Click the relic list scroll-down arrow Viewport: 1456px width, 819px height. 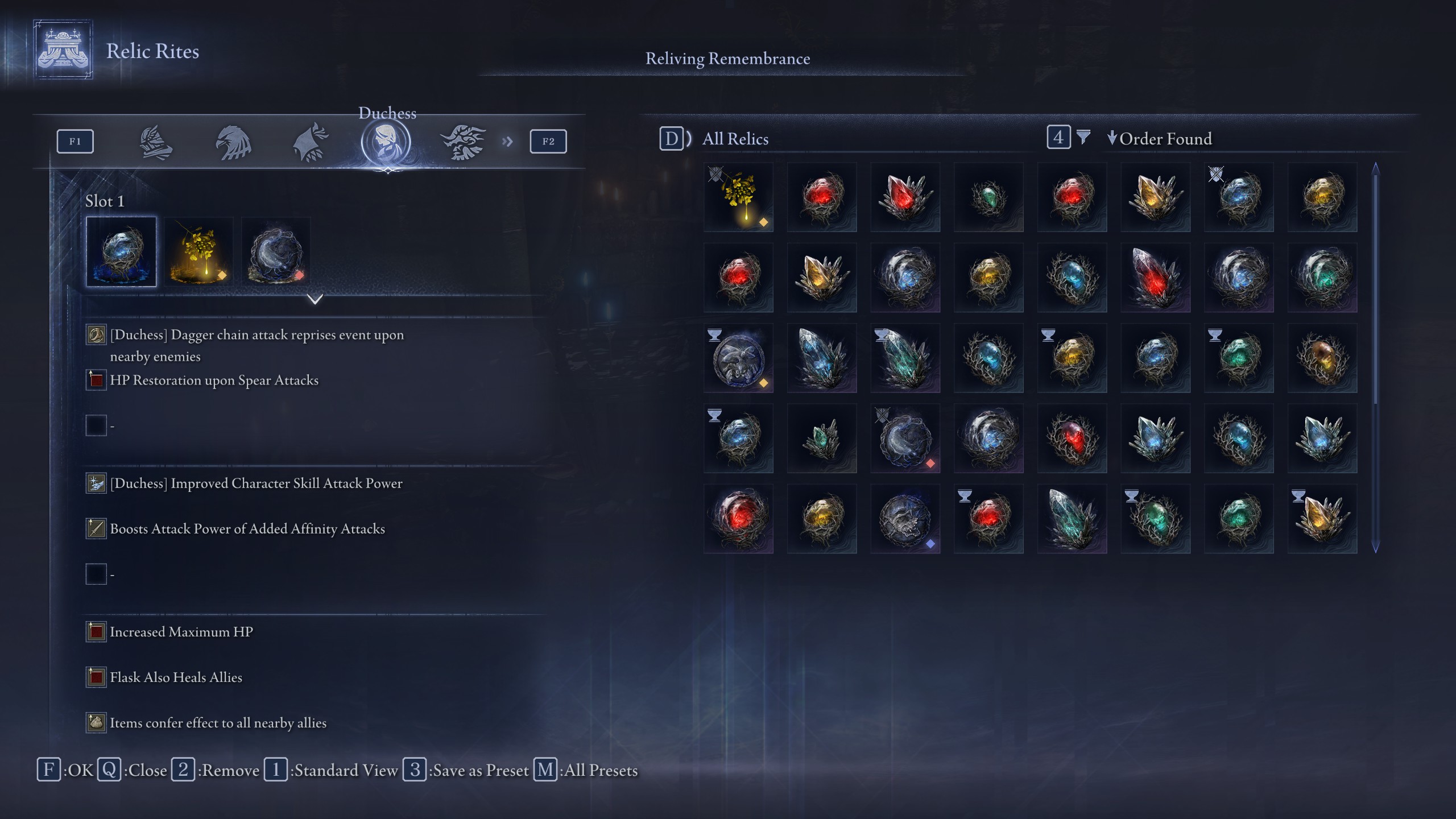[1376, 548]
